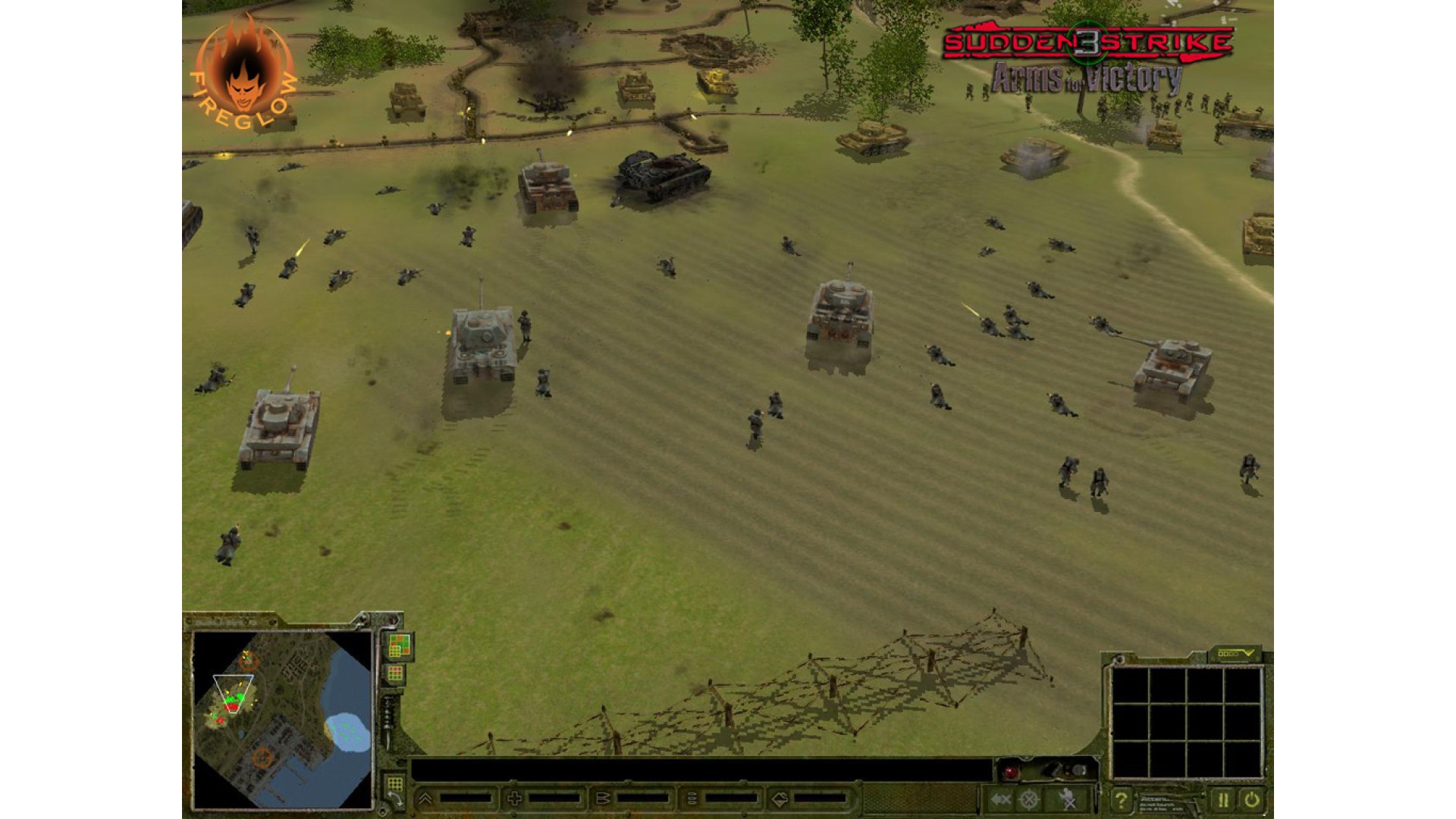Toggle the checkmark tab above the command grid
Screen dimensions: 1456x819
click(1235, 653)
